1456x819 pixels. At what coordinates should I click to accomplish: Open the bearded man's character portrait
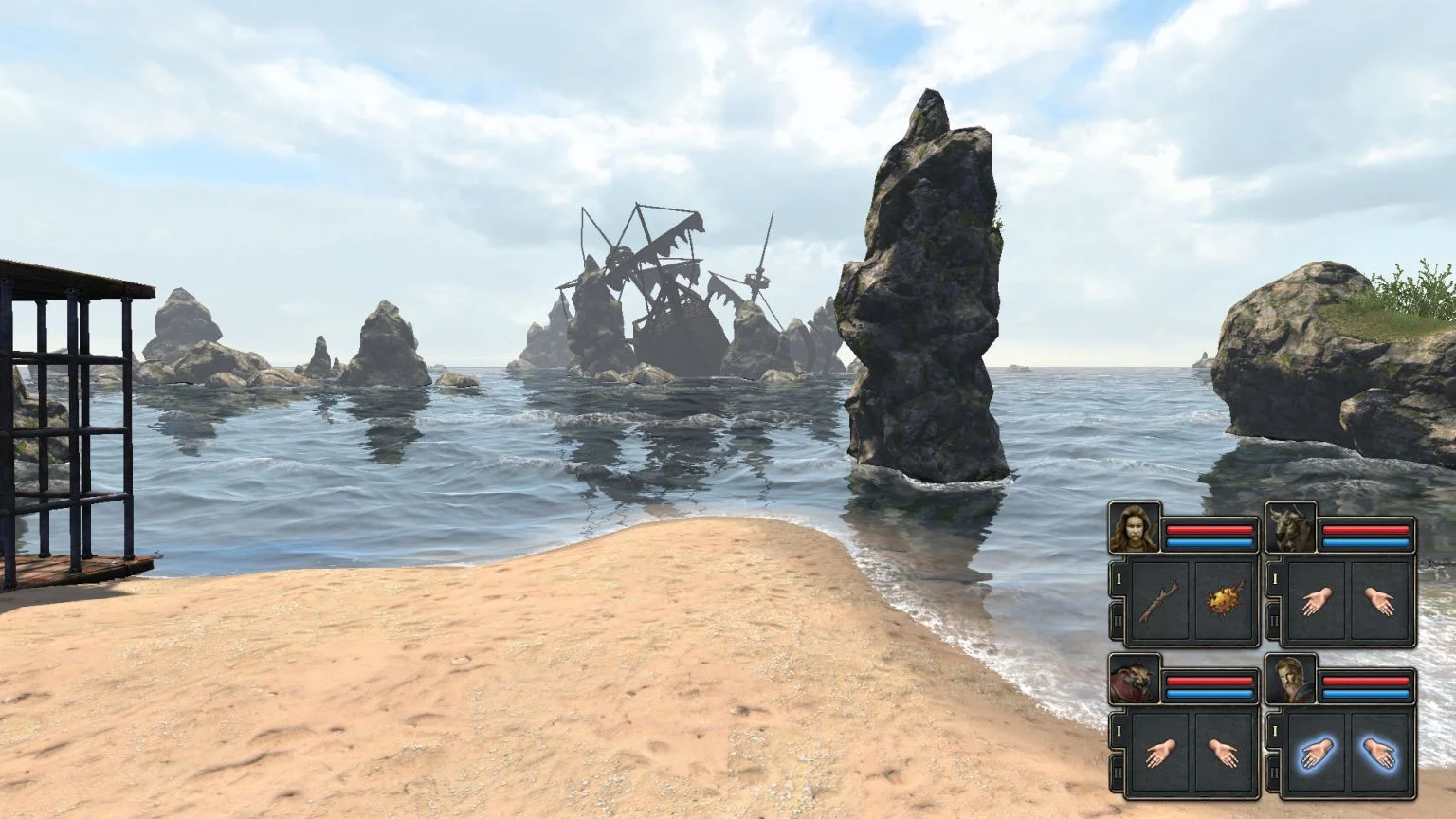[1290, 680]
